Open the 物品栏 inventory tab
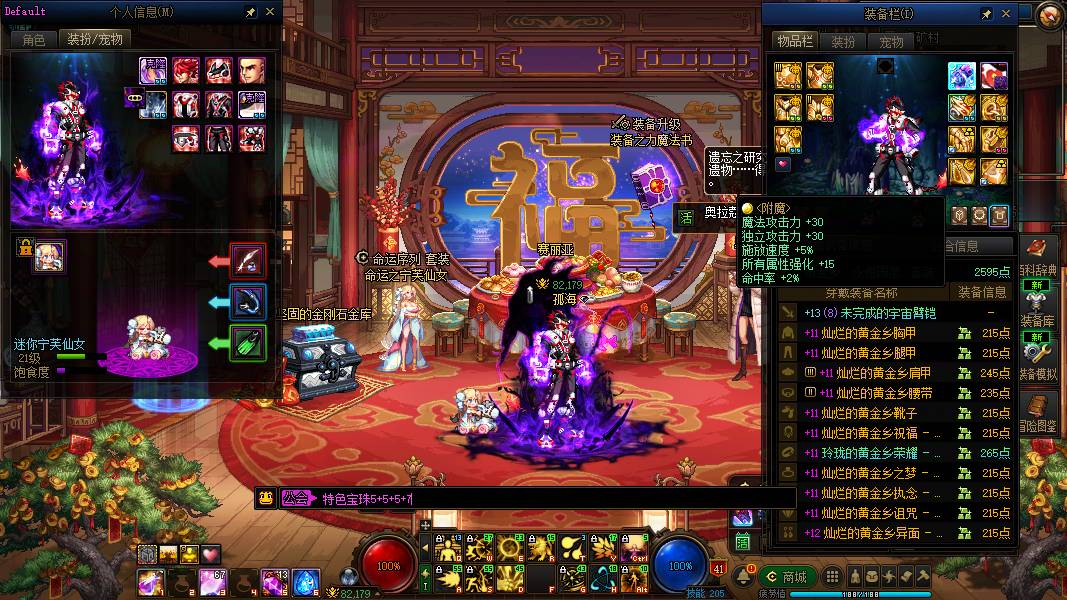This screenshot has height=600, width=1067. pyautogui.click(x=794, y=41)
